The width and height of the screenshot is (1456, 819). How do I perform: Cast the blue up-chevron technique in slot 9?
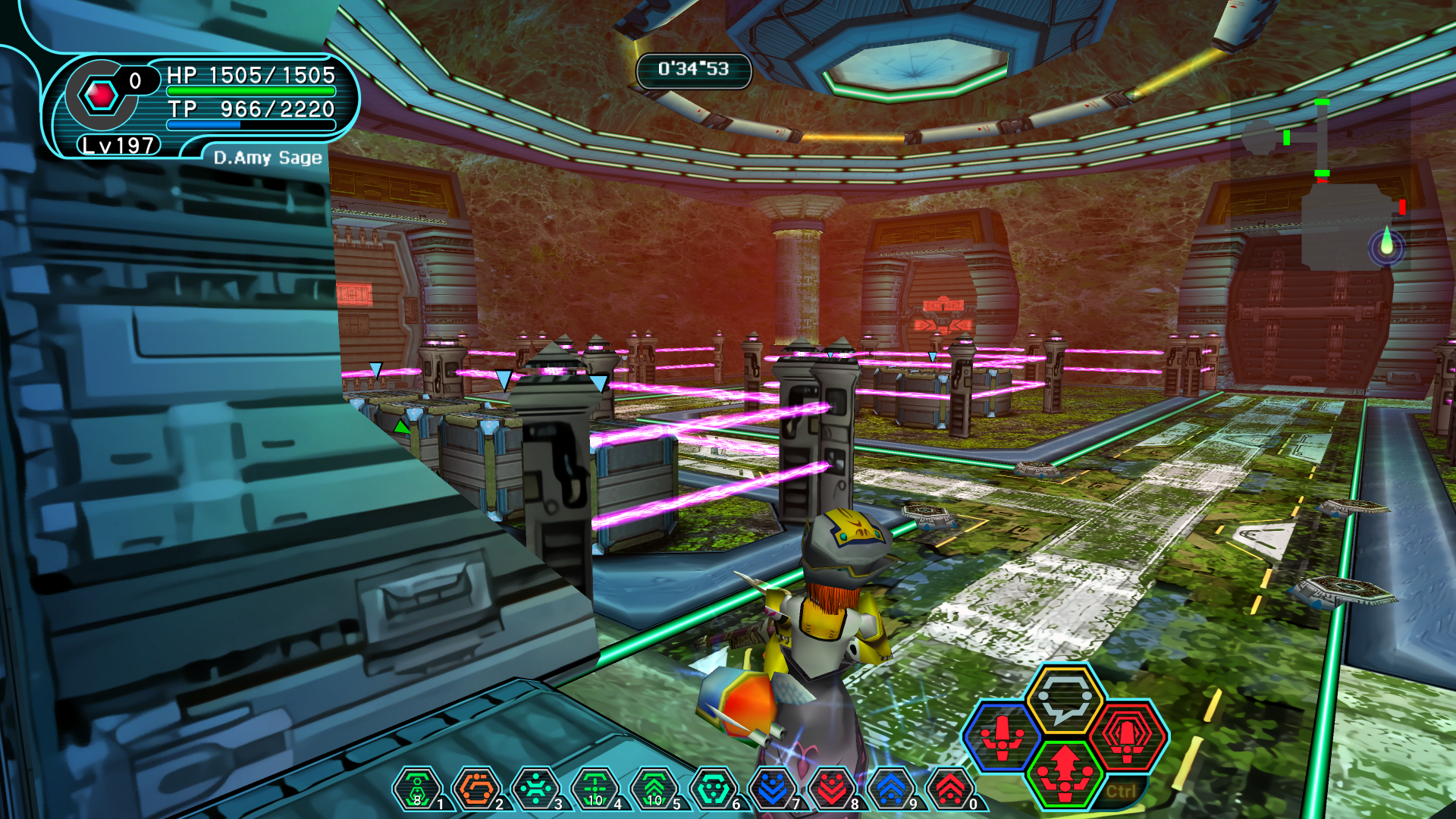click(x=890, y=789)
